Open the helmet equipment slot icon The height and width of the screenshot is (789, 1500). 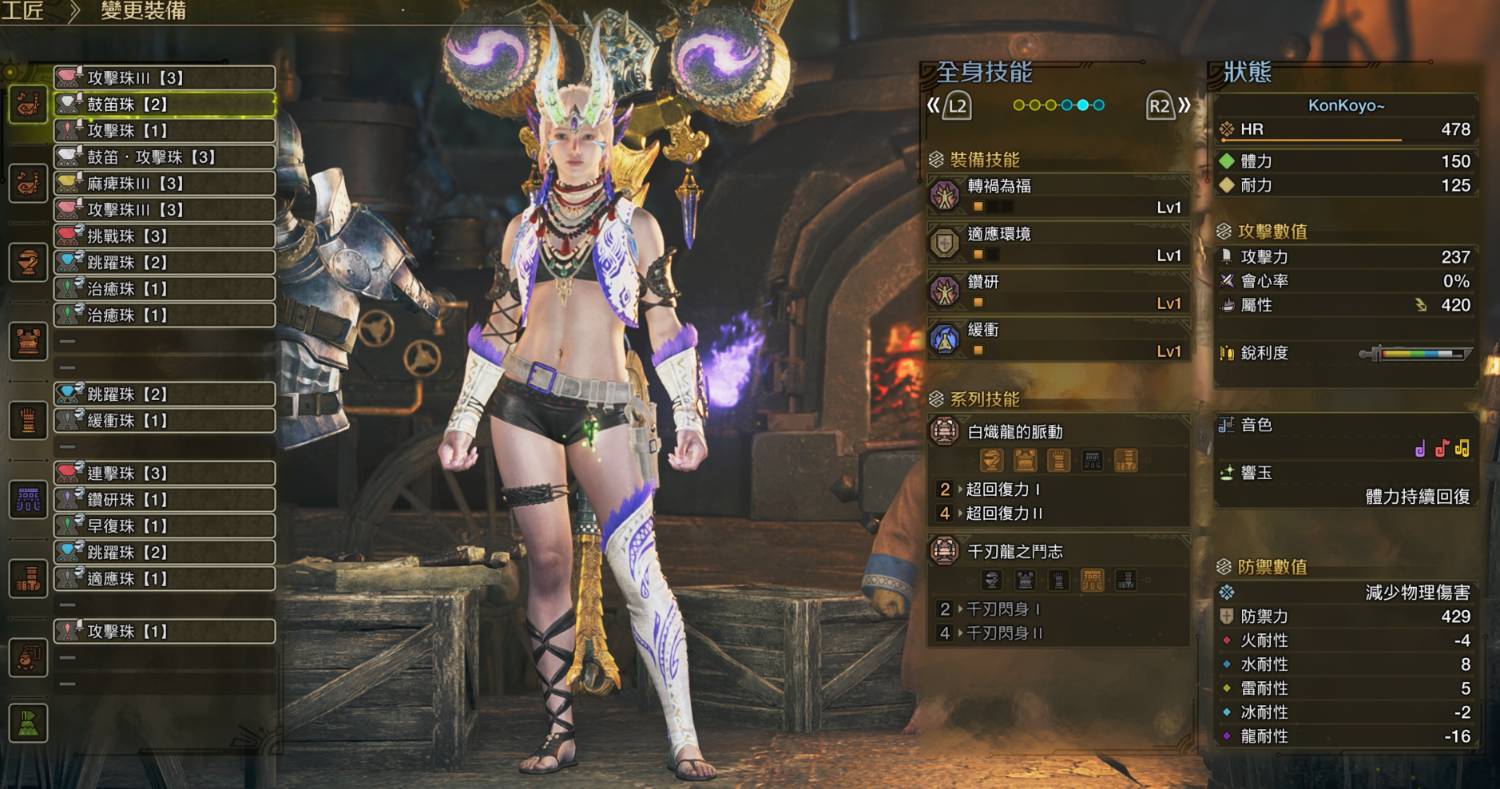pyautogui.click(x=28, y=262)
